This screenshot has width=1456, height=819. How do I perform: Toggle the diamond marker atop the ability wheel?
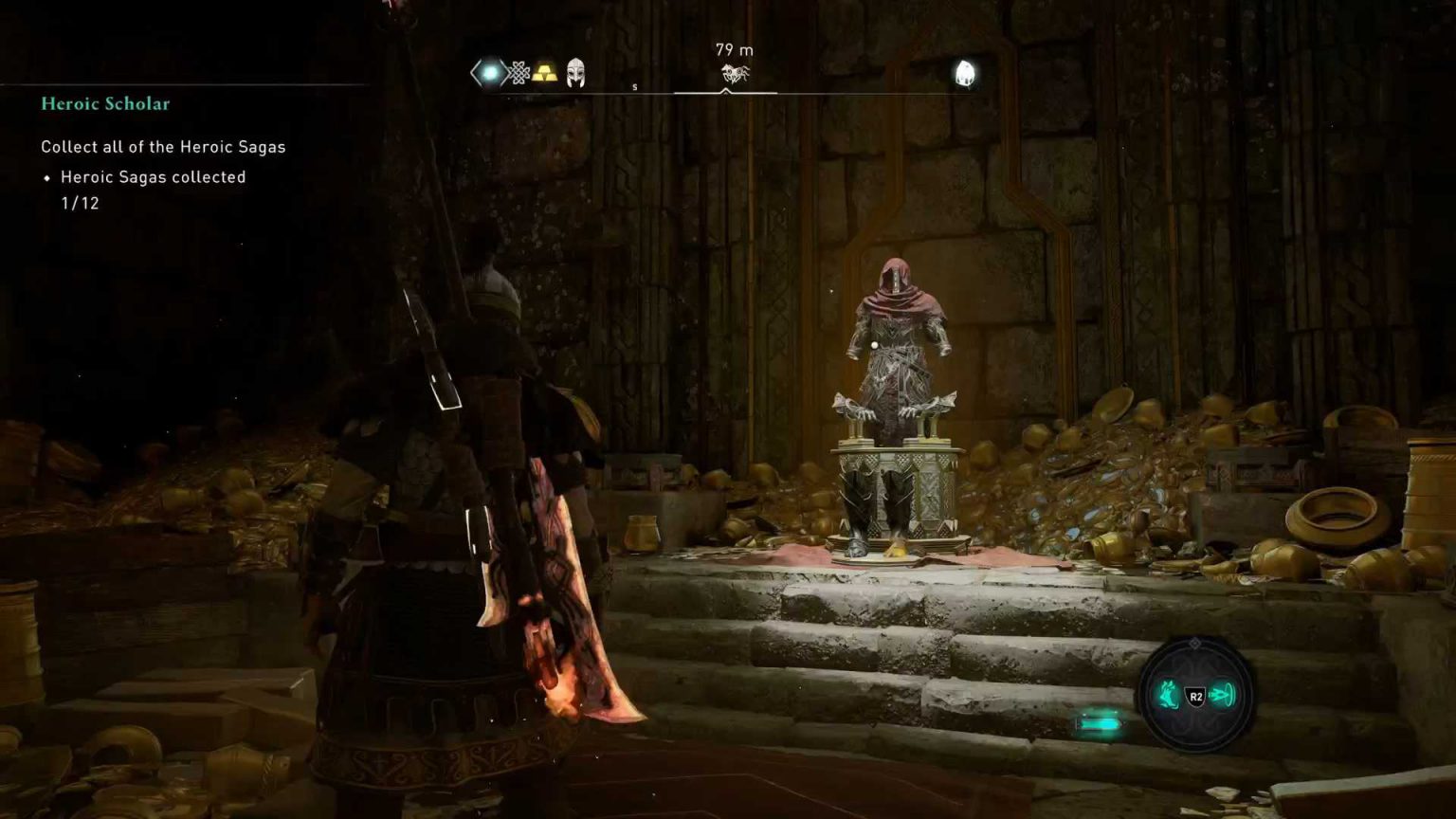pyautogui.click(x=1195, y=643)
